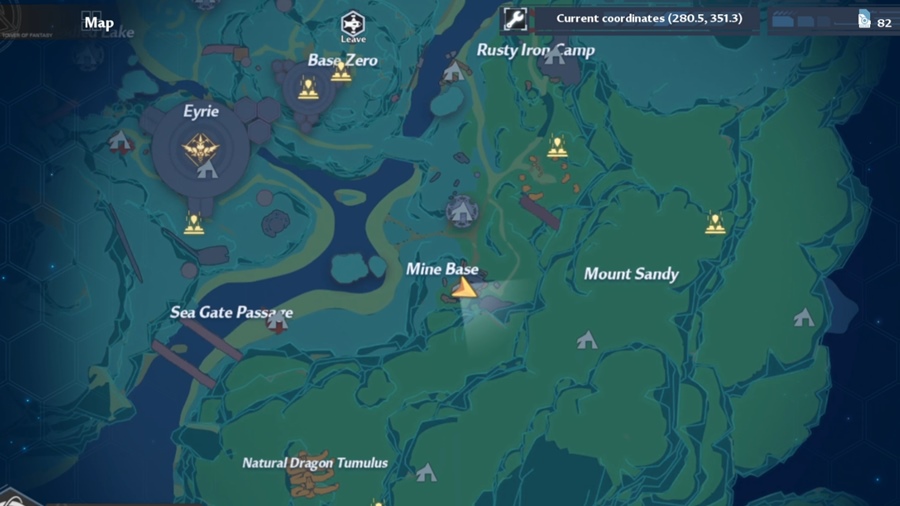Leave the map using the Leave button
This screenshot has height=506, width=900.
352,24
